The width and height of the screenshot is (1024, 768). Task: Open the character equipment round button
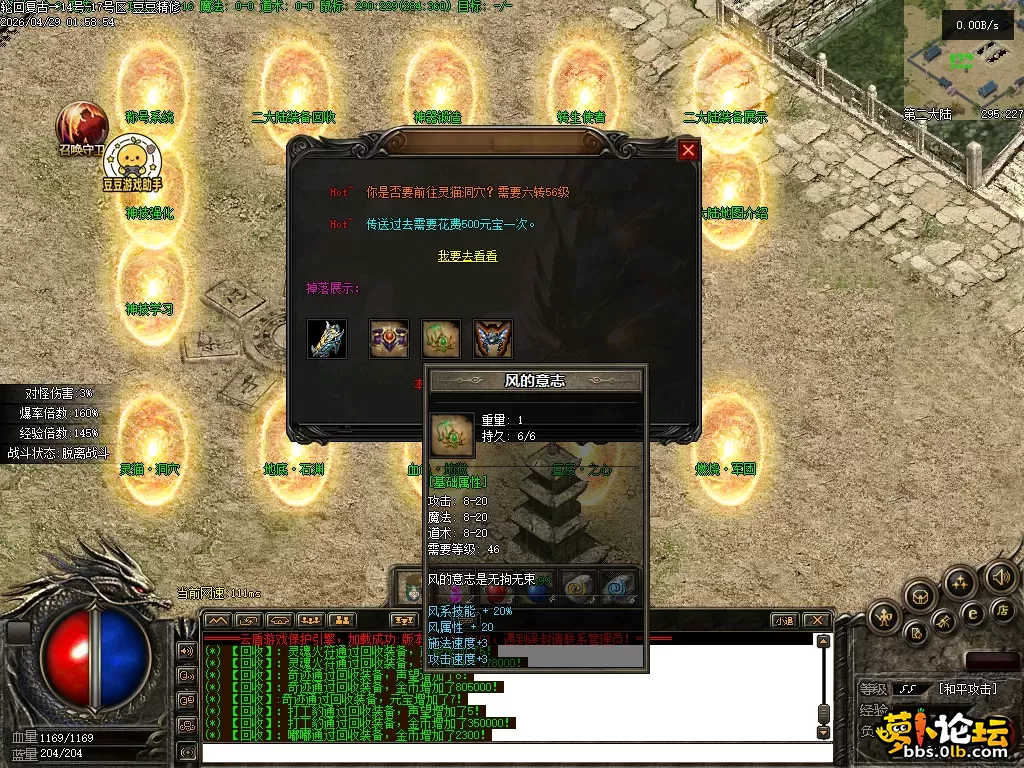[884, 617]
